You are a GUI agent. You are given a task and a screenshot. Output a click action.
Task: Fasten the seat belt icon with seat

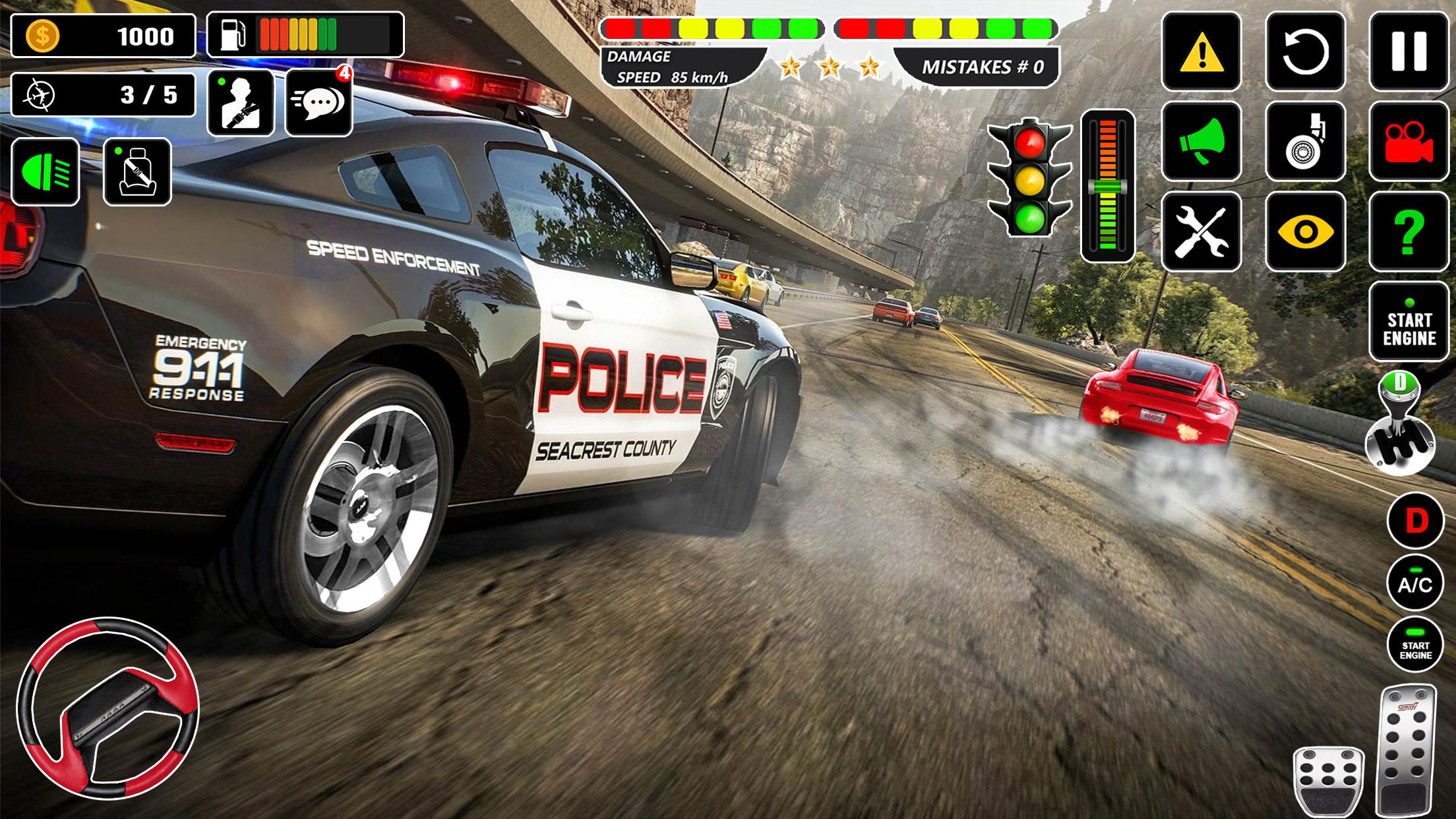coord(137,172)
